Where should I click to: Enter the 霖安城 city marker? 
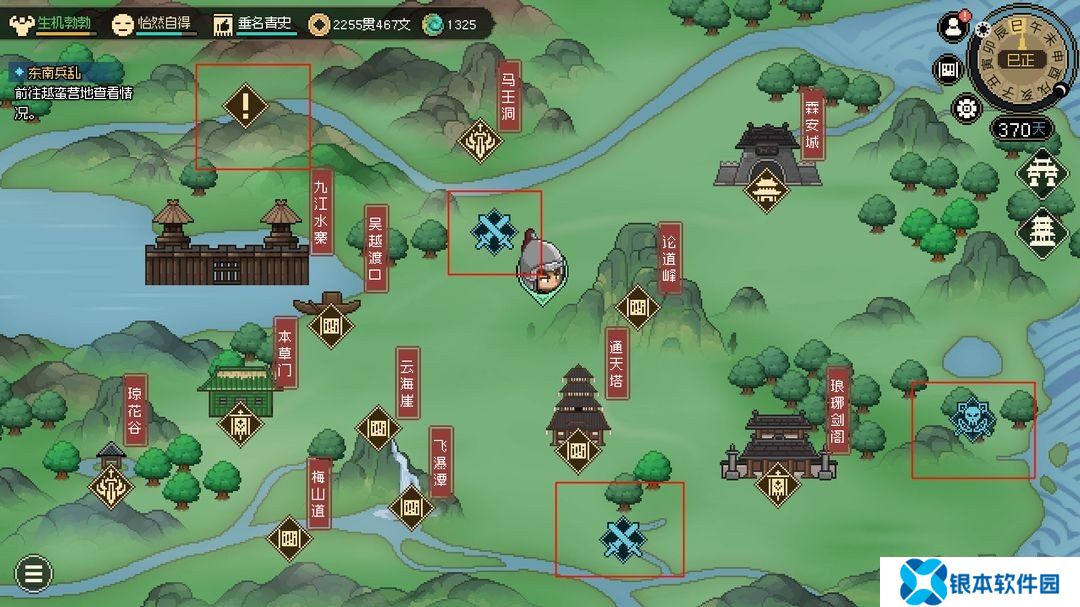[766, 187]
